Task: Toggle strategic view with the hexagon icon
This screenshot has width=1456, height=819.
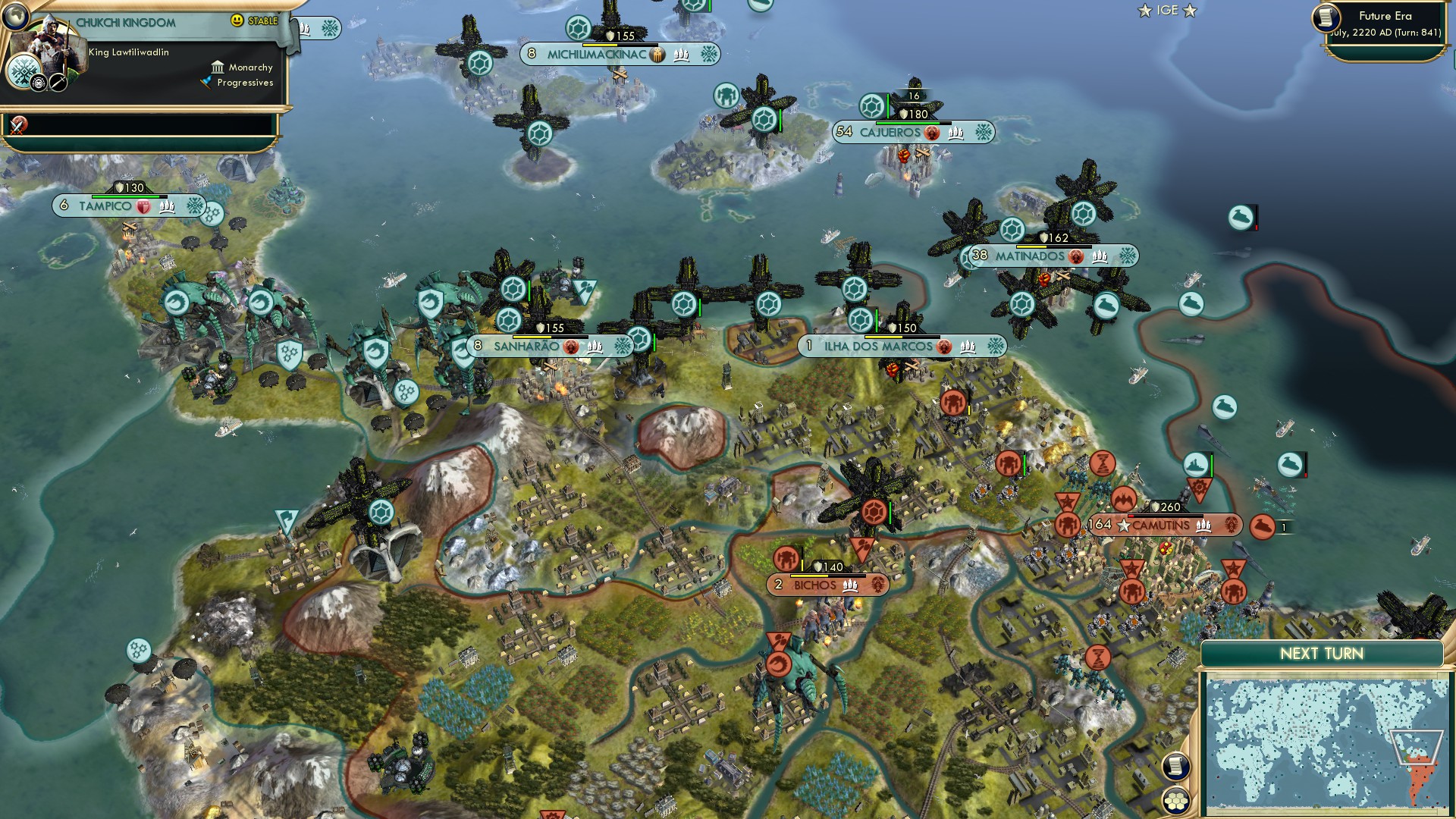Action: tap(1178, 799)
